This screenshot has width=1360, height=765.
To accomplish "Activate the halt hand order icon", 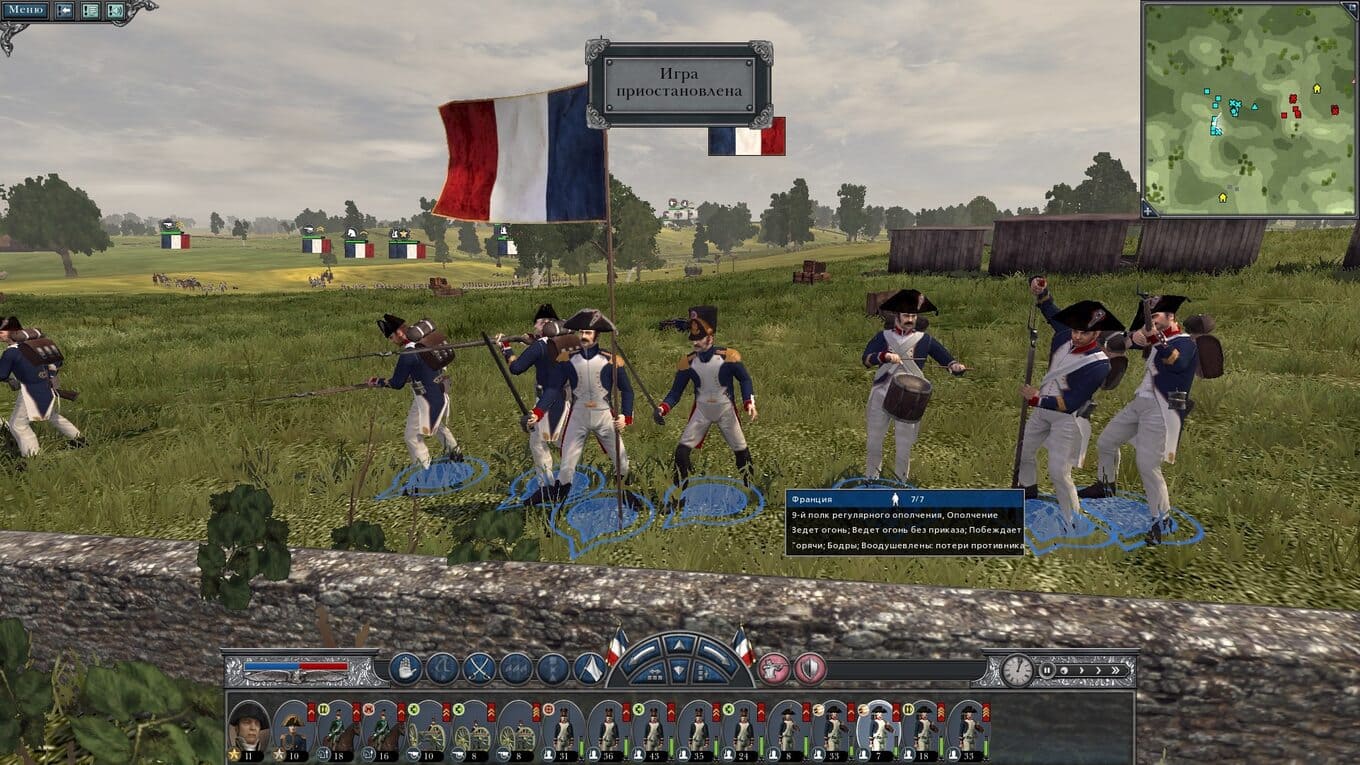I will point(405,668).
